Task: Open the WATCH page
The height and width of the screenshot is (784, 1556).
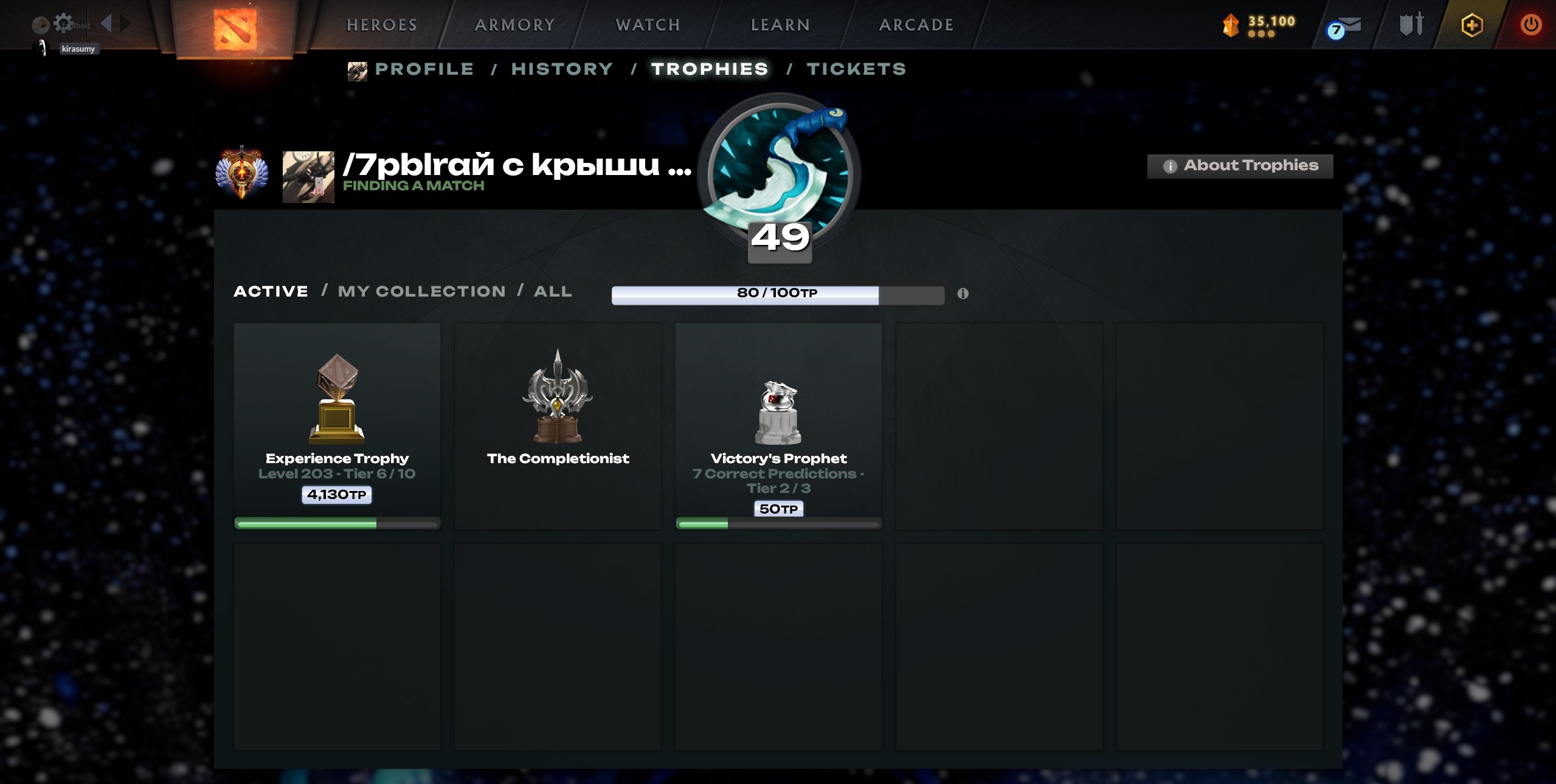Action: pyautogui.click(x=647, y=24)
